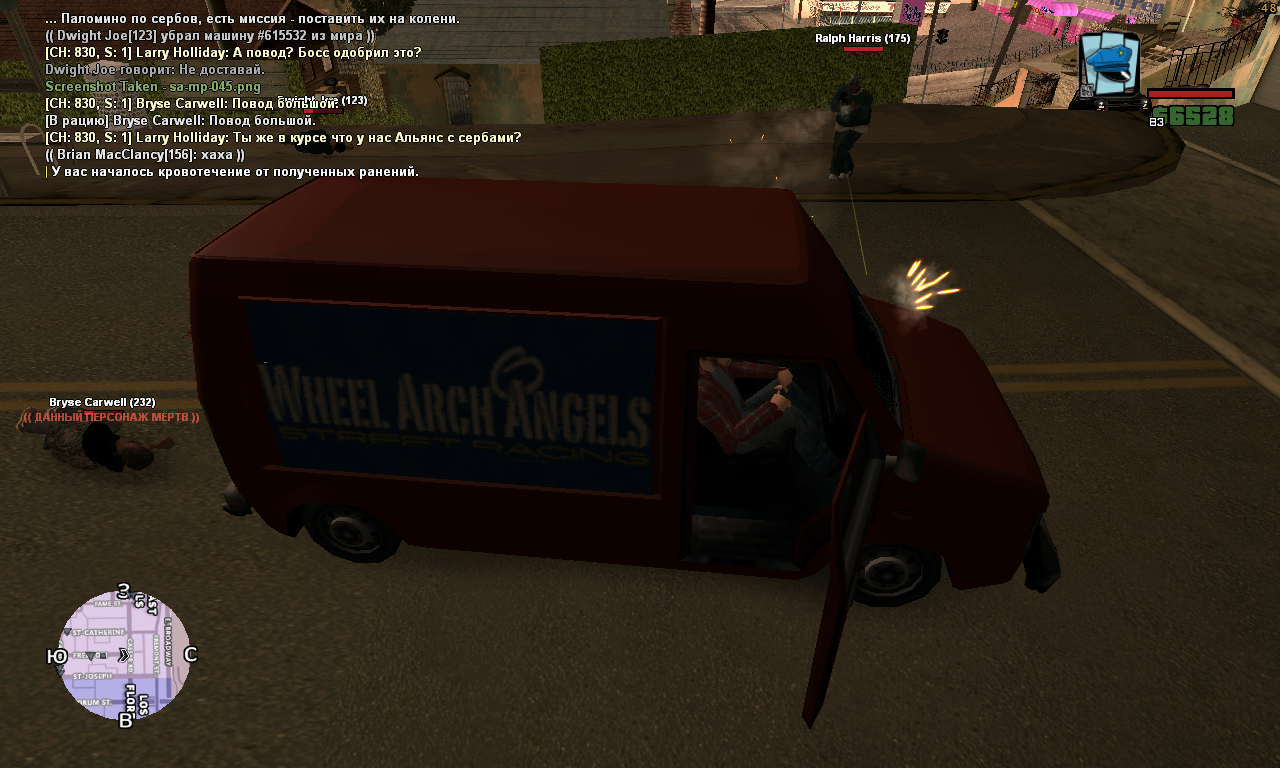Screen dimensions: 1280x768
Task: Click the Ralph Harris (175) name tag
Action: click(862, 38)
